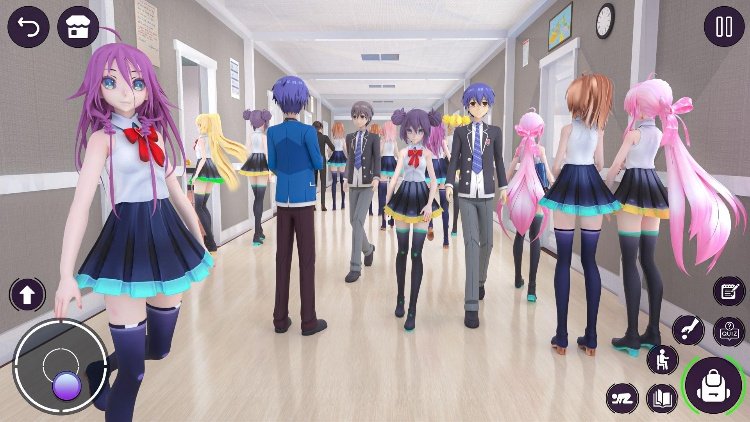Open the shop storefront icon
The width and height of the screenshot is (750, 422).
tap(77, 27)
